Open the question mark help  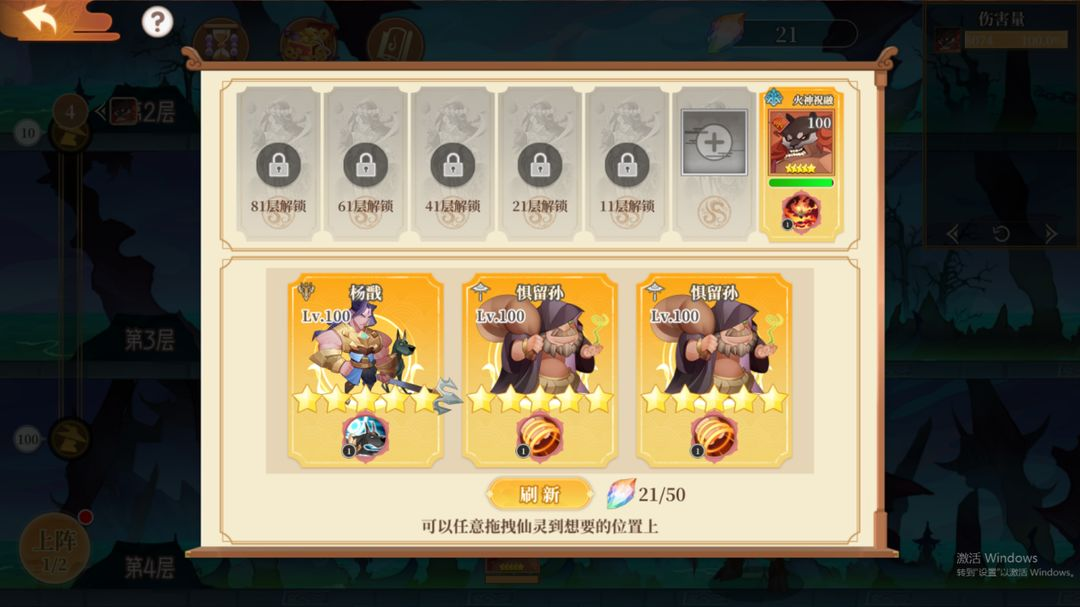(157, 21)
